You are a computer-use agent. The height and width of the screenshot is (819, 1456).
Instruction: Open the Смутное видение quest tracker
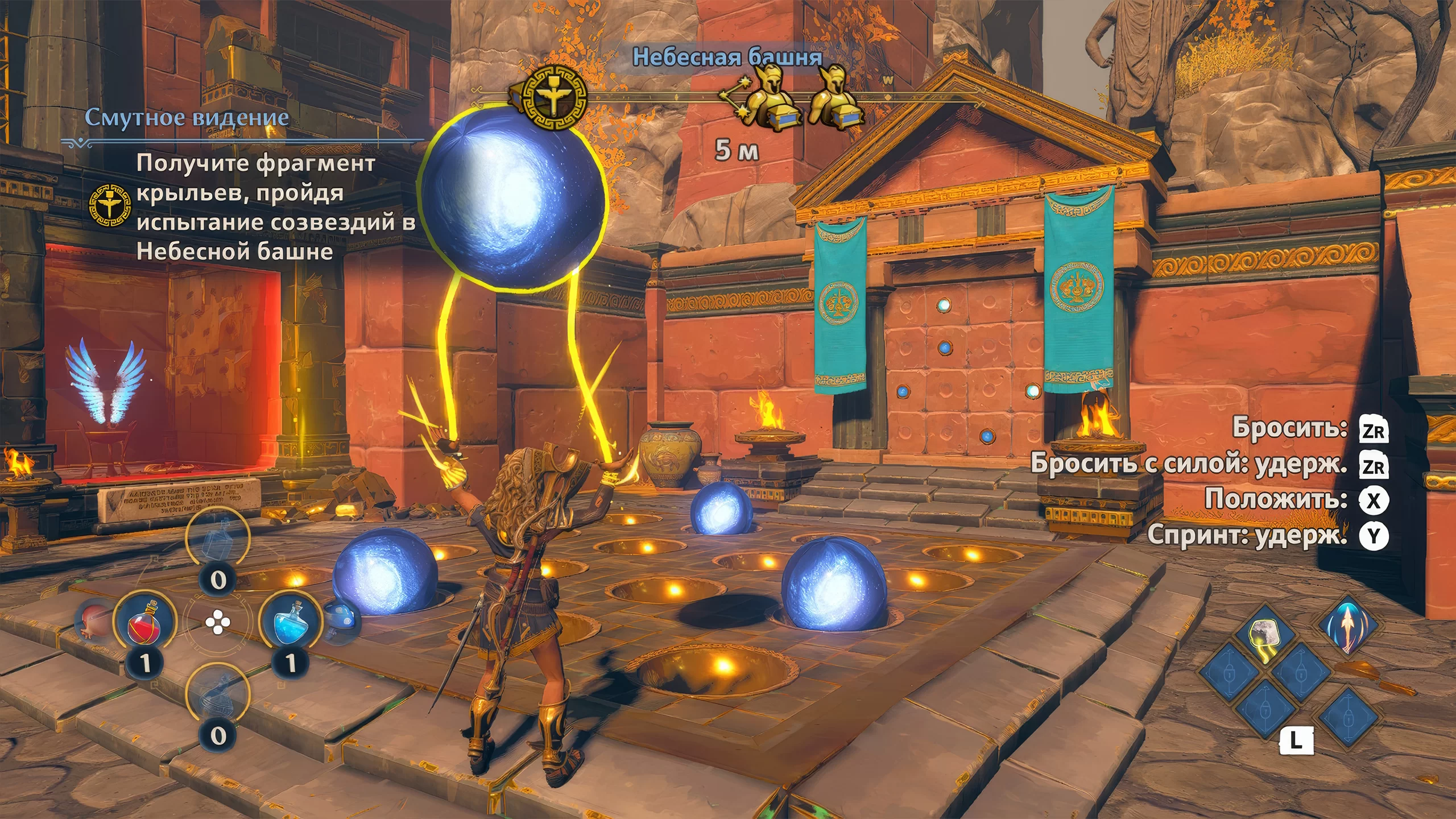(187, 118)
